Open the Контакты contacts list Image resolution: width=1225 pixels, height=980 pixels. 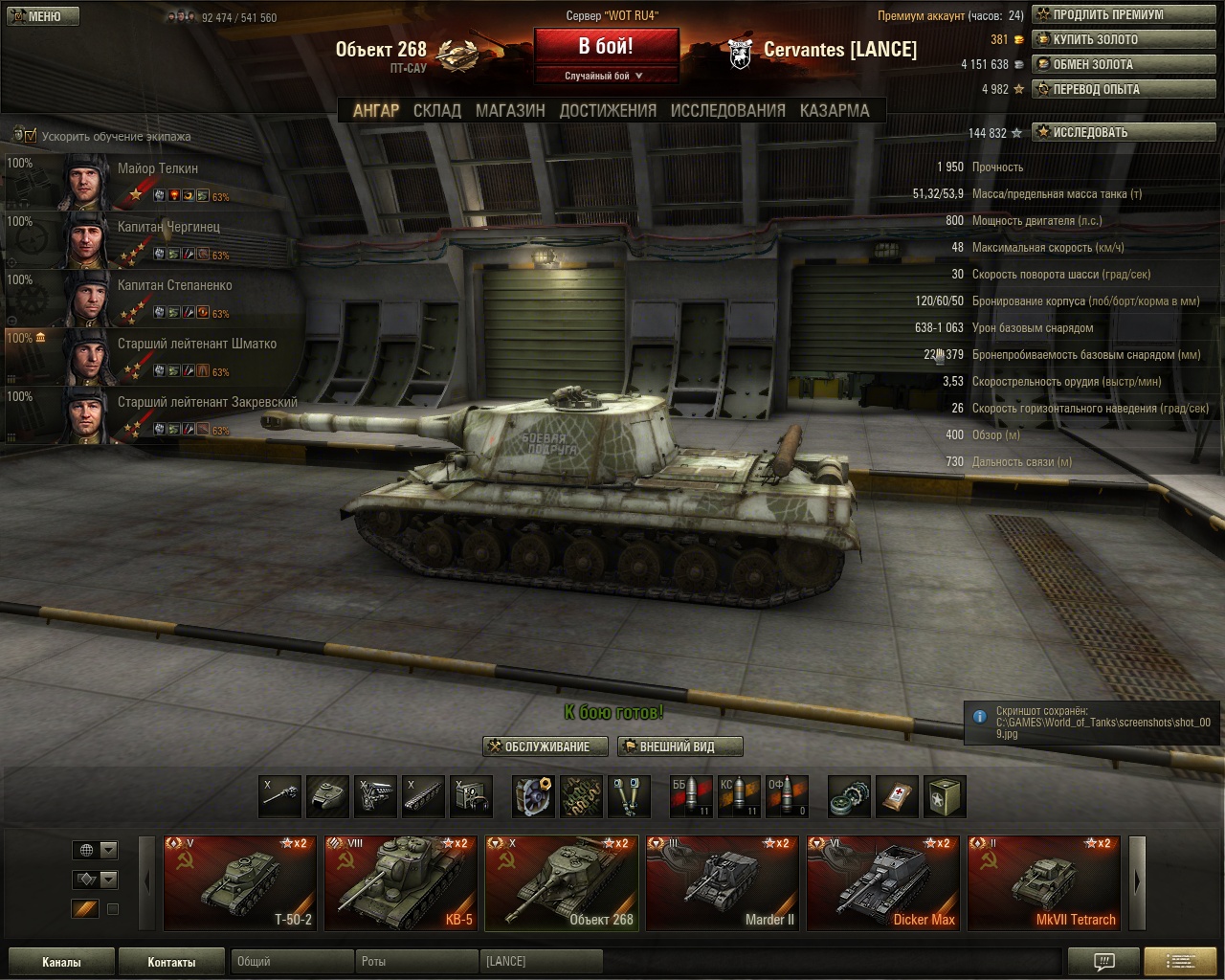pyautogui.click(x=171, y=962)
